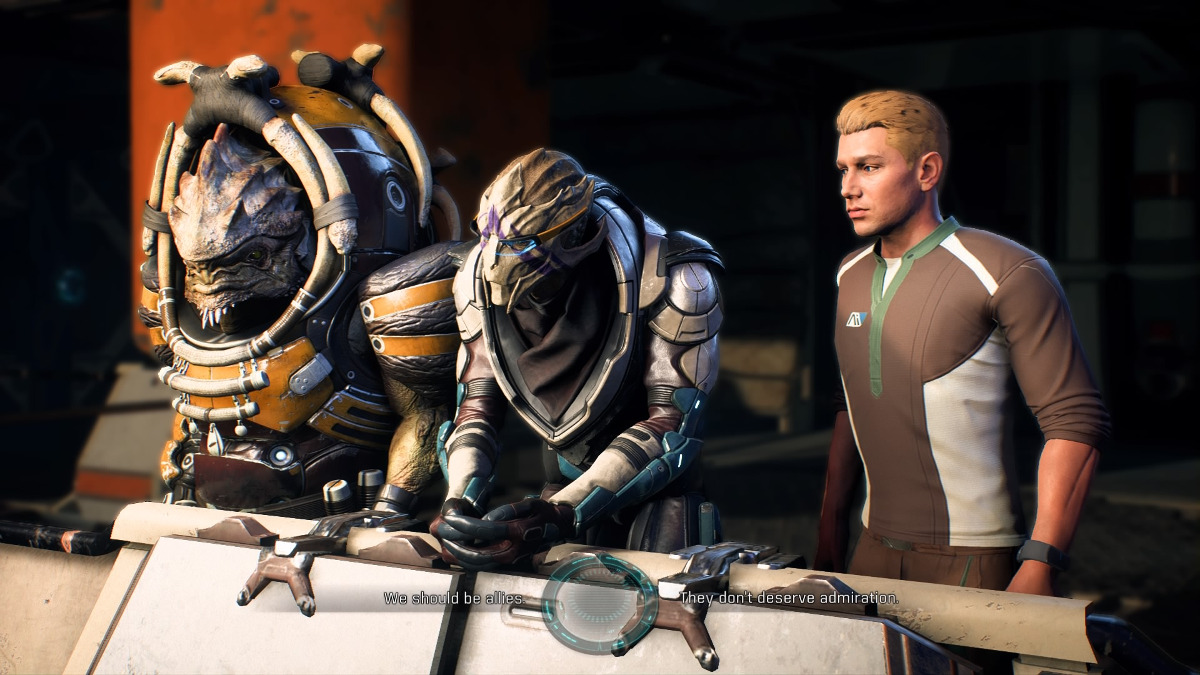
Task: Select "They don't deserve admiration." response
Action: click(789, 598)
